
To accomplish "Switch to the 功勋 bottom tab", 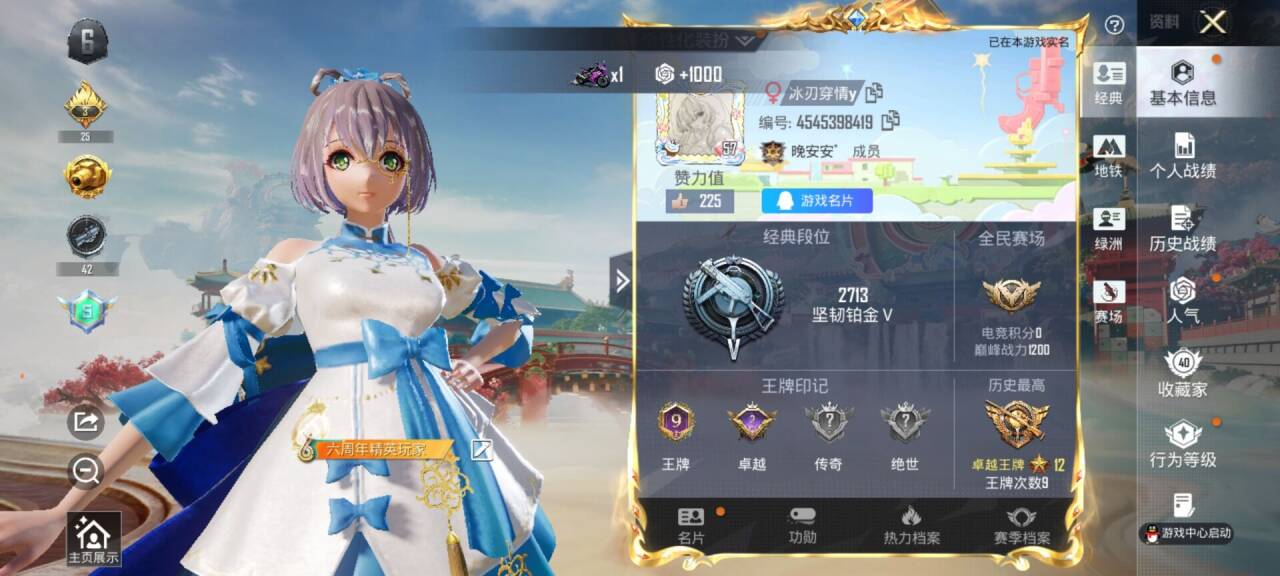I will point(802,526).
